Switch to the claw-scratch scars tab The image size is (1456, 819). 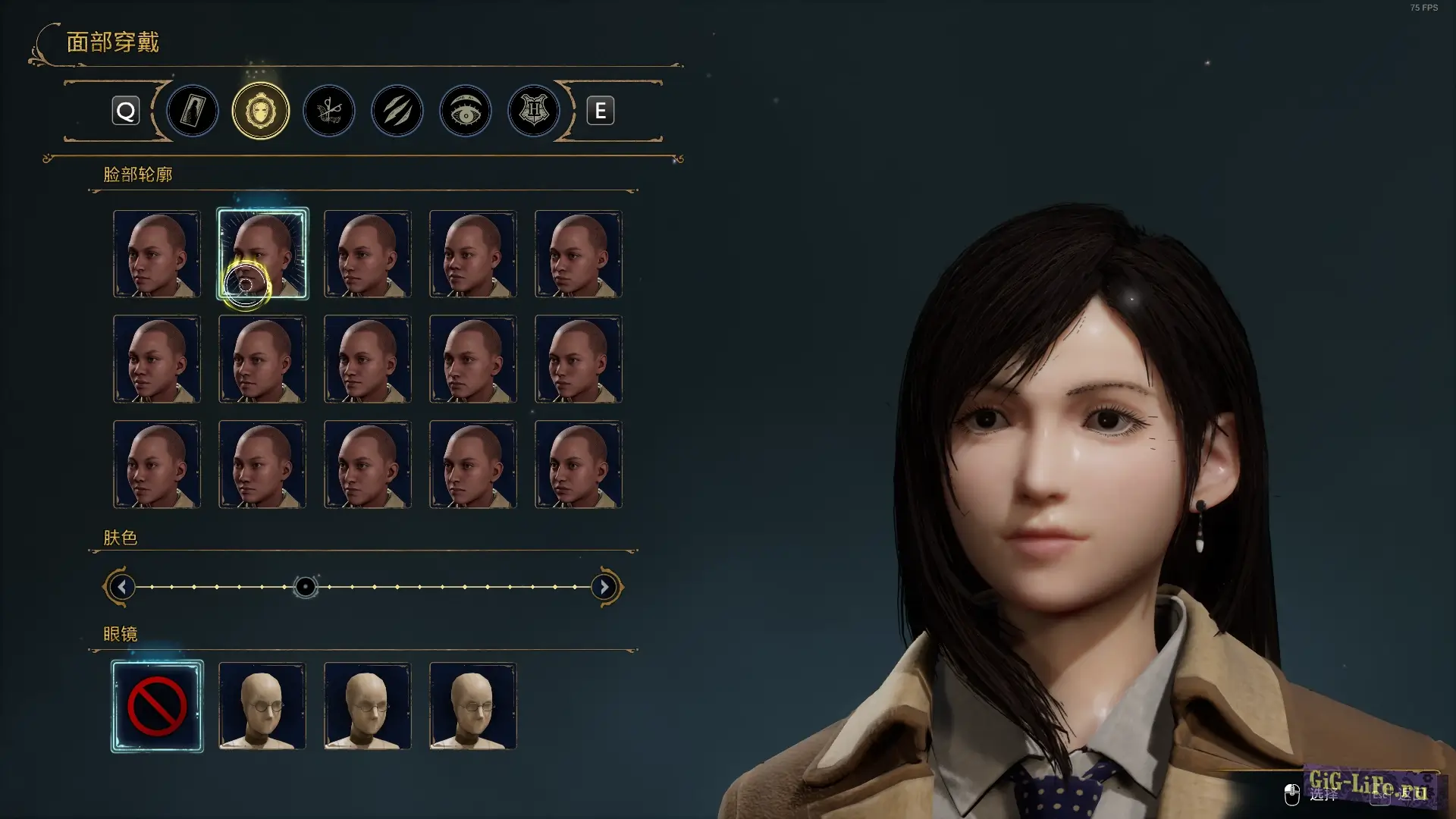point(397,111)
